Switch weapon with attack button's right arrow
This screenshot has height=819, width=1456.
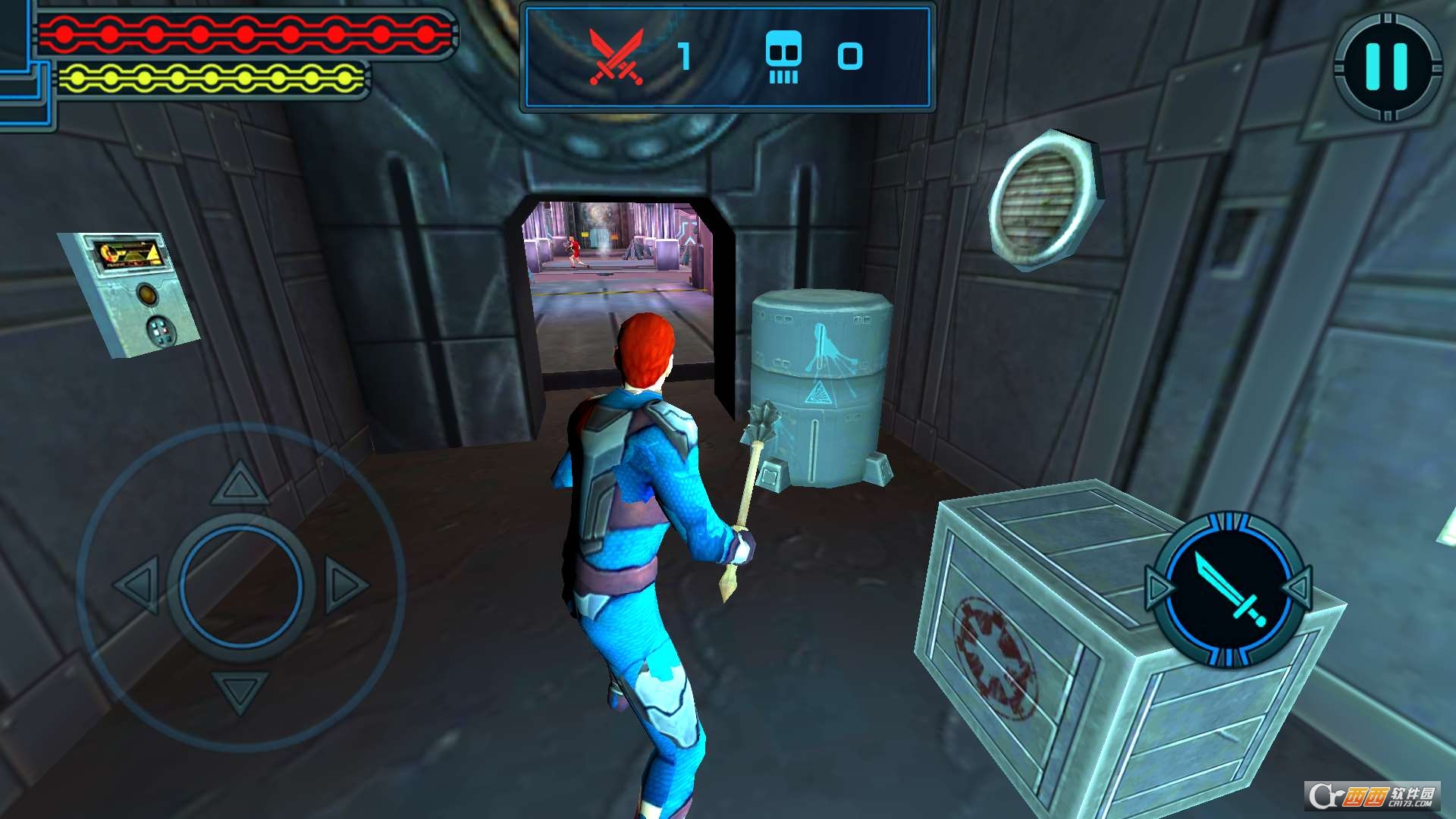coord(1299,587)
